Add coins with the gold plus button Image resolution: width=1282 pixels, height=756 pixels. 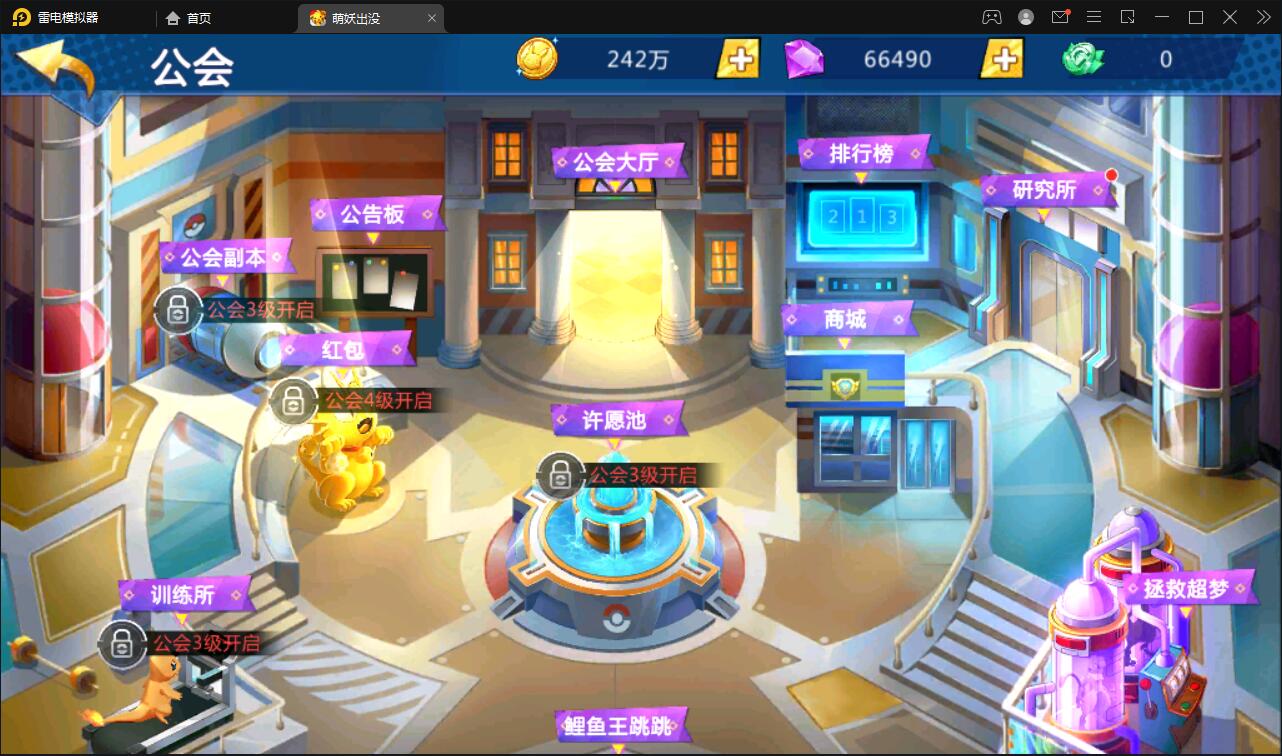pos(737,58)
